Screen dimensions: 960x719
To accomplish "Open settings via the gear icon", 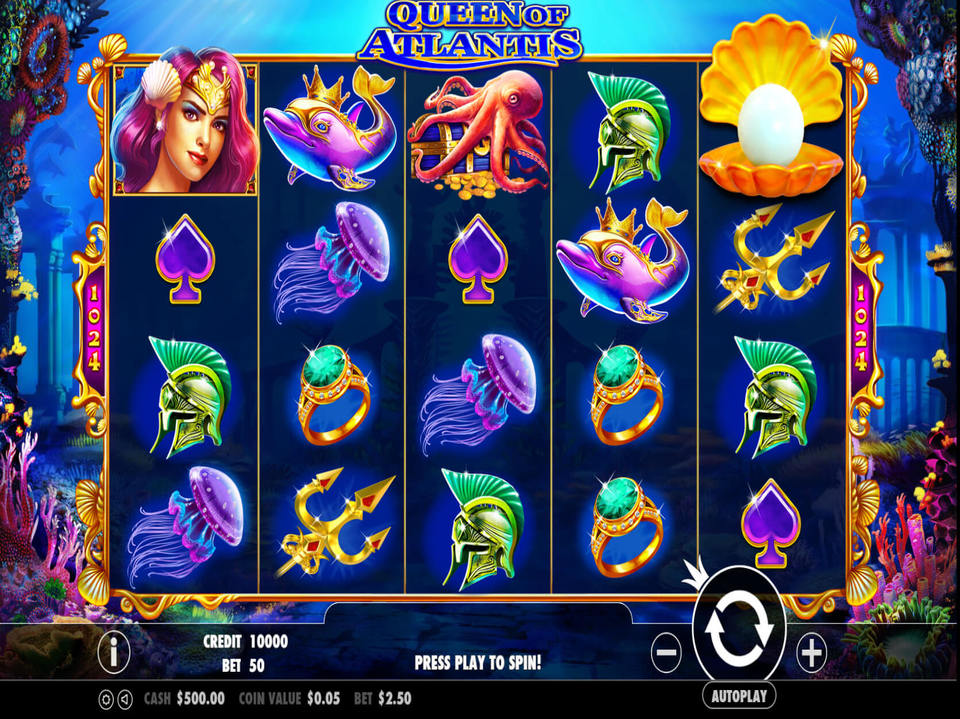I will pyautogui.click(x=105, y=699).
